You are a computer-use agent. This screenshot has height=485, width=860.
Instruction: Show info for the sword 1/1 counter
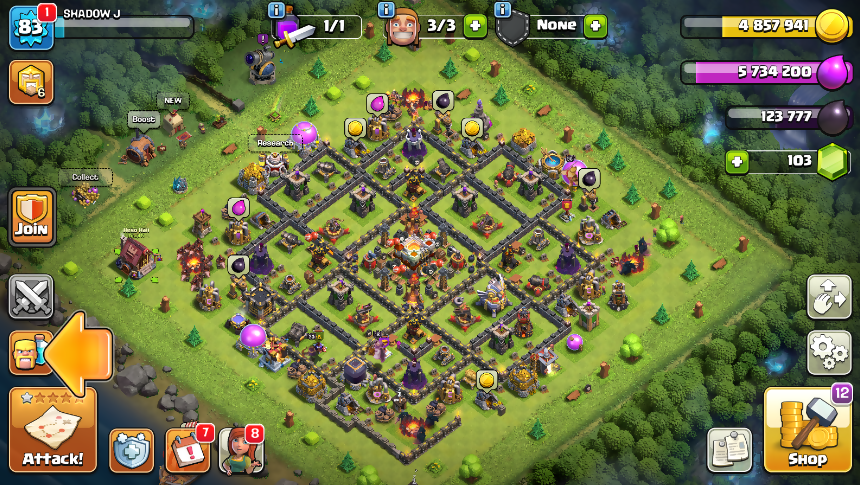[x=277, y=10]
